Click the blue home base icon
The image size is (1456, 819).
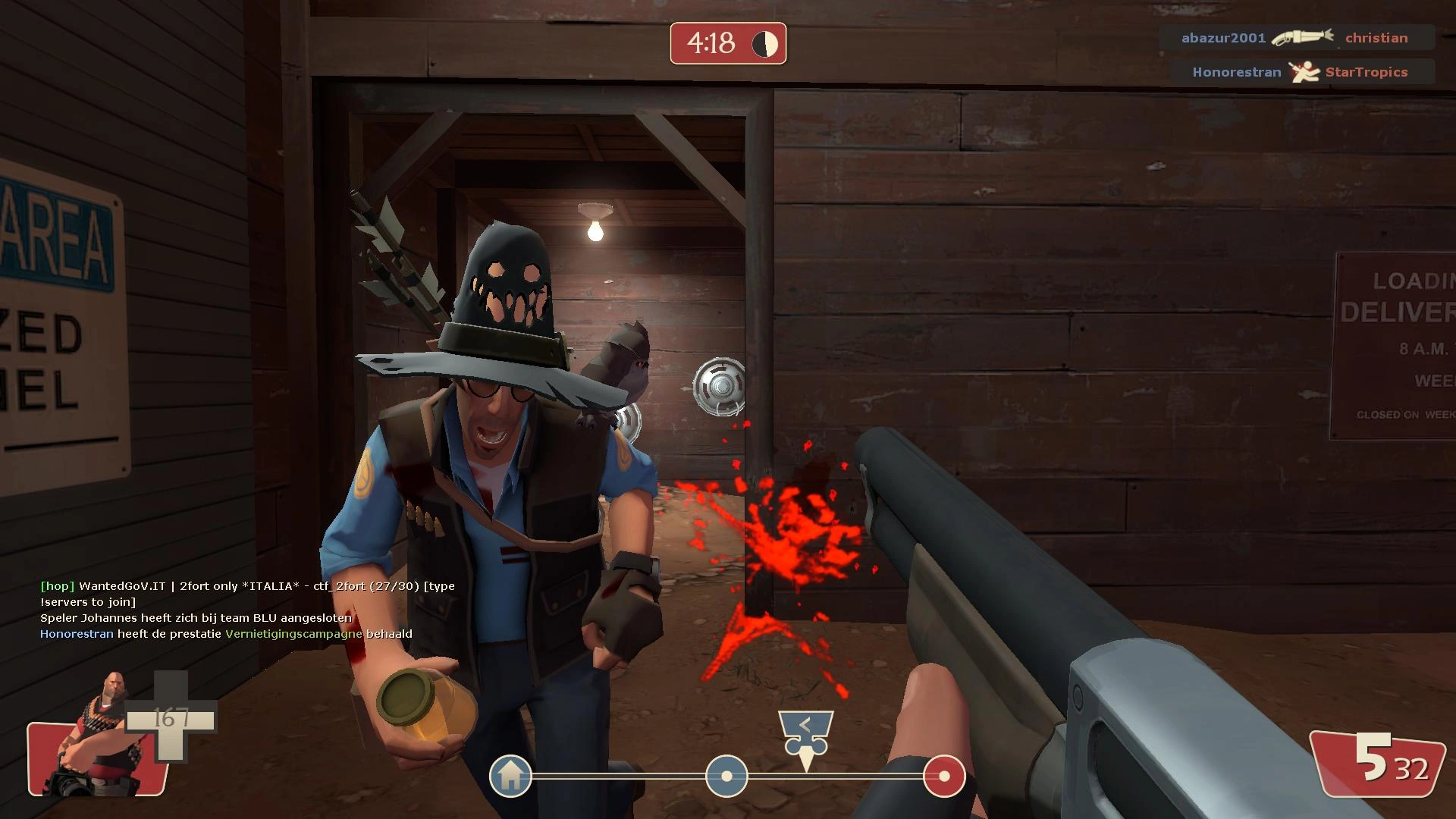point(510,776)
